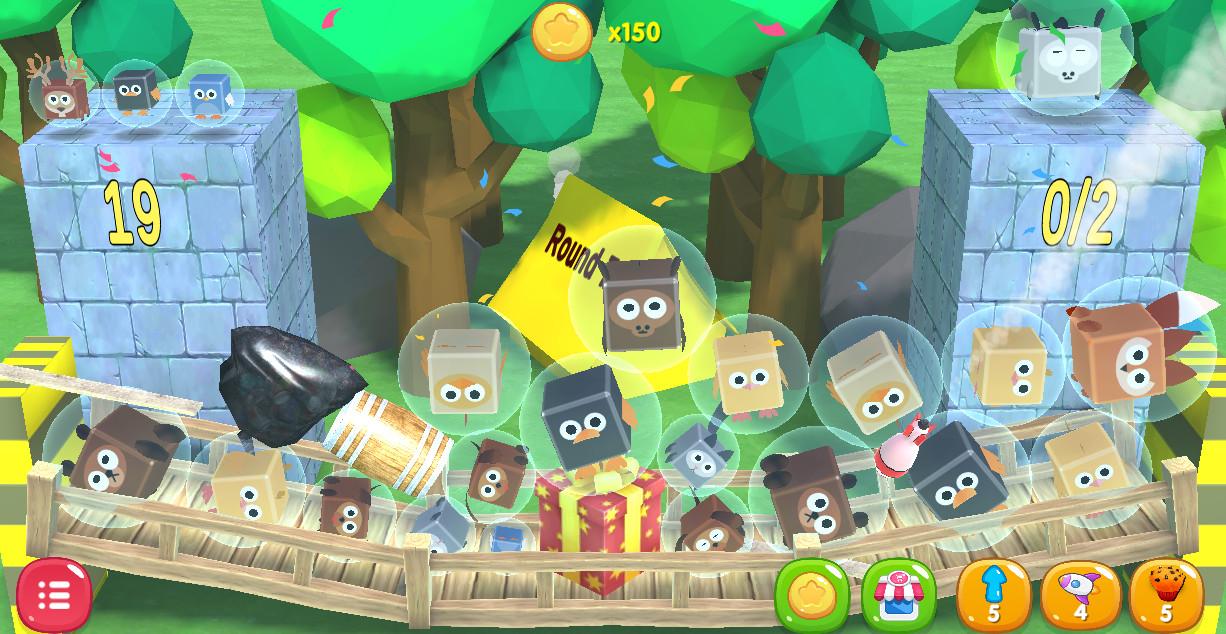This screenshot has width=1226, height=634.
Task: Use the muffin booster
Action: [x=1165, y=594]
